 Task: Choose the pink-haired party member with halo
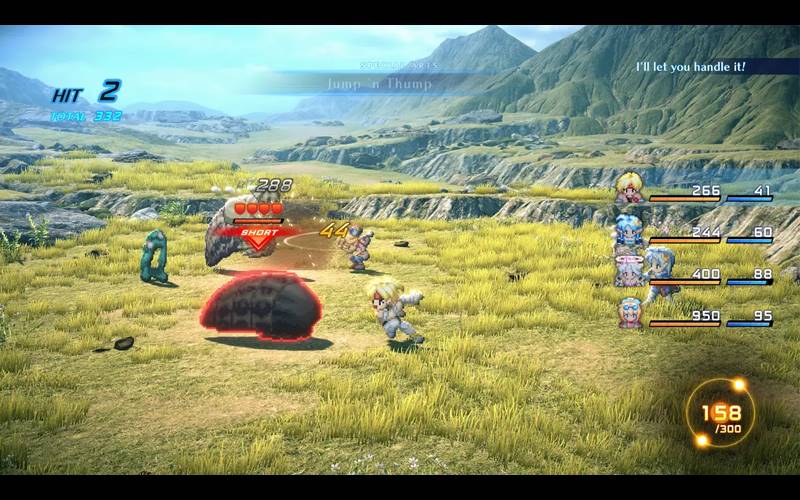629,271
